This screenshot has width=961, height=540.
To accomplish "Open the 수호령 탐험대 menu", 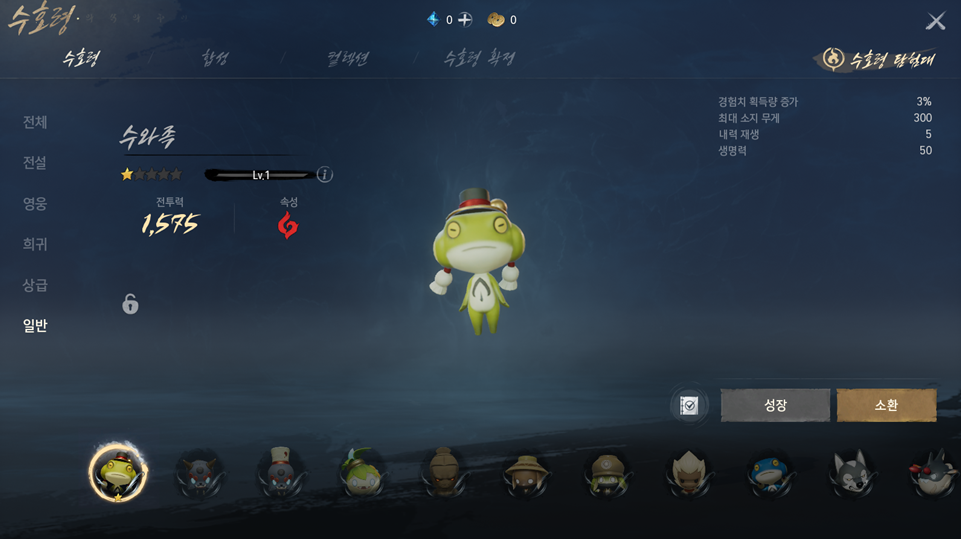I will [879, 59].
